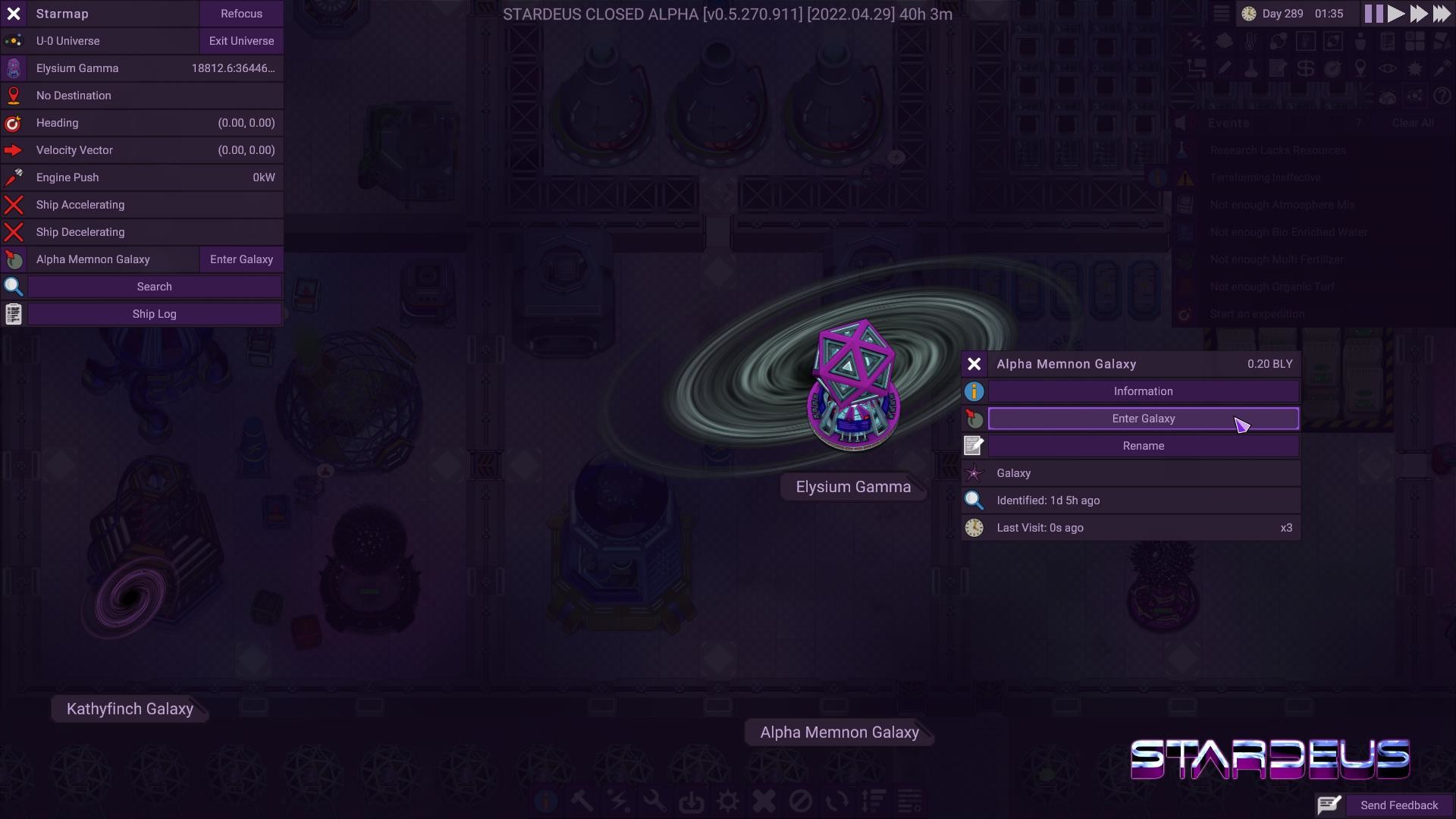Expand the Information entry for Alpha Memnon Galaxy

click(1143, 391)
